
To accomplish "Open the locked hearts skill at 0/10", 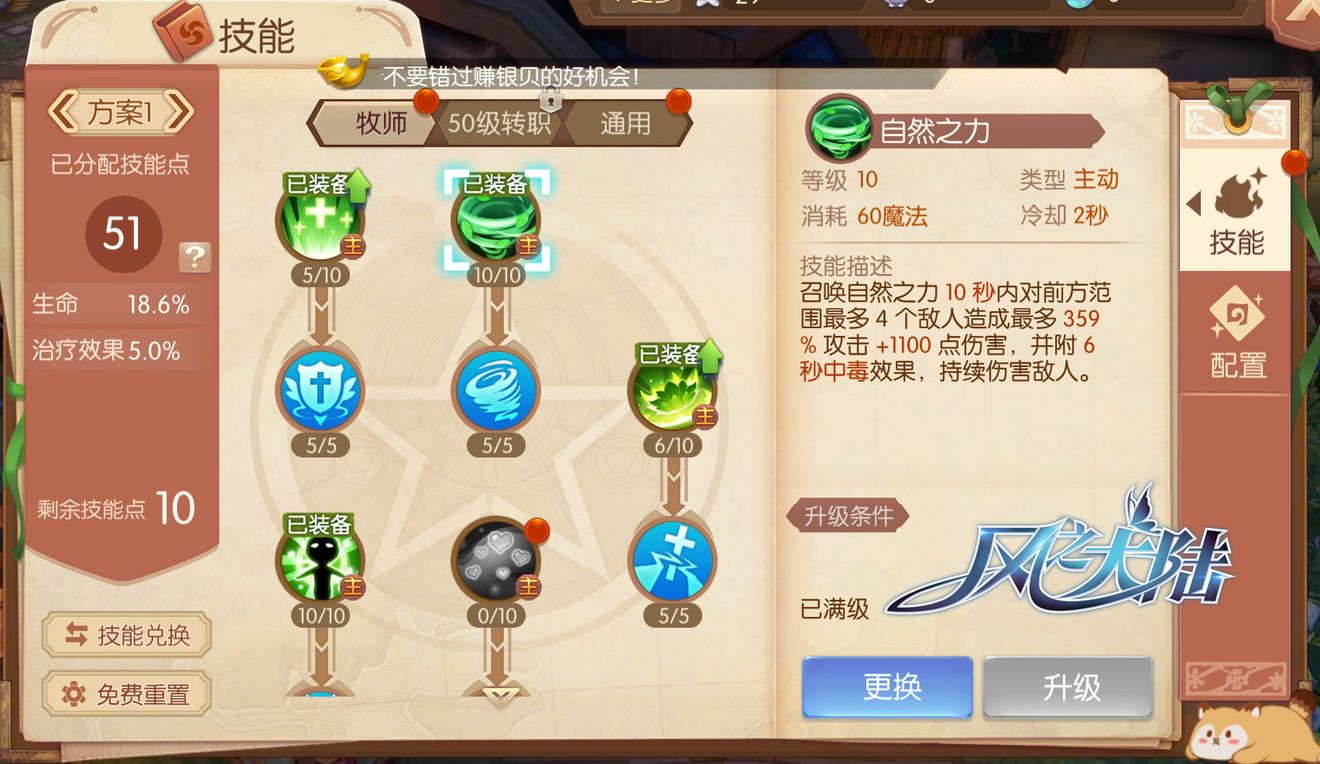I will pos(496,560).
